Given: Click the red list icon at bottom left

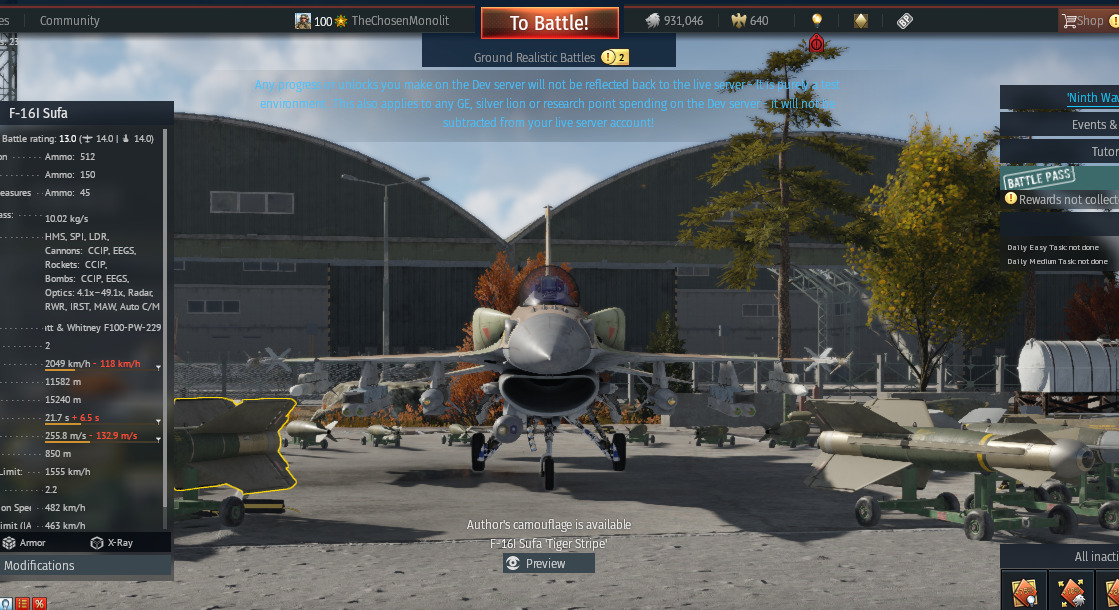Looking at the screenshot, I should coord(22,603).
